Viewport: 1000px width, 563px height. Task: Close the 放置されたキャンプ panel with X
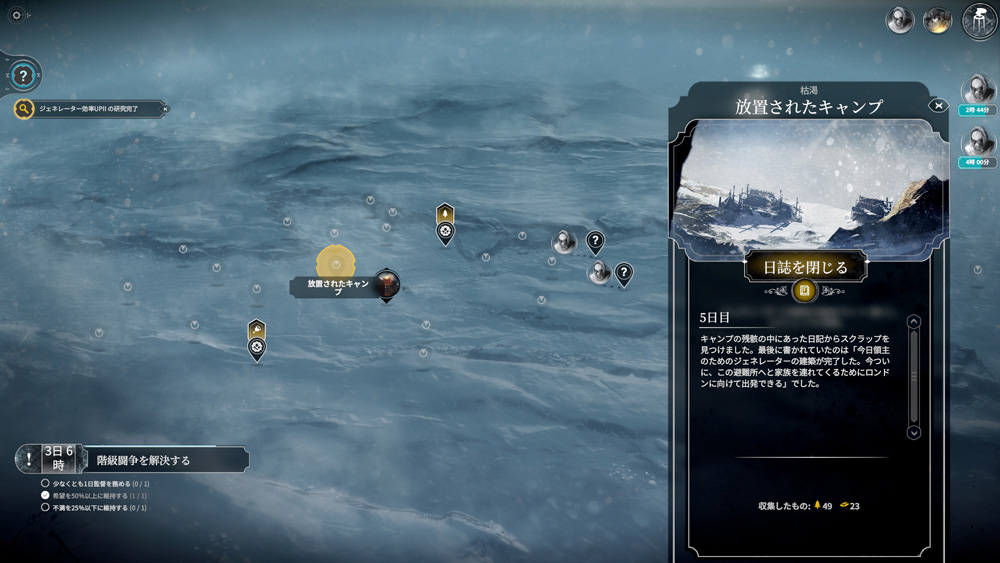click(x=938, y=105)
